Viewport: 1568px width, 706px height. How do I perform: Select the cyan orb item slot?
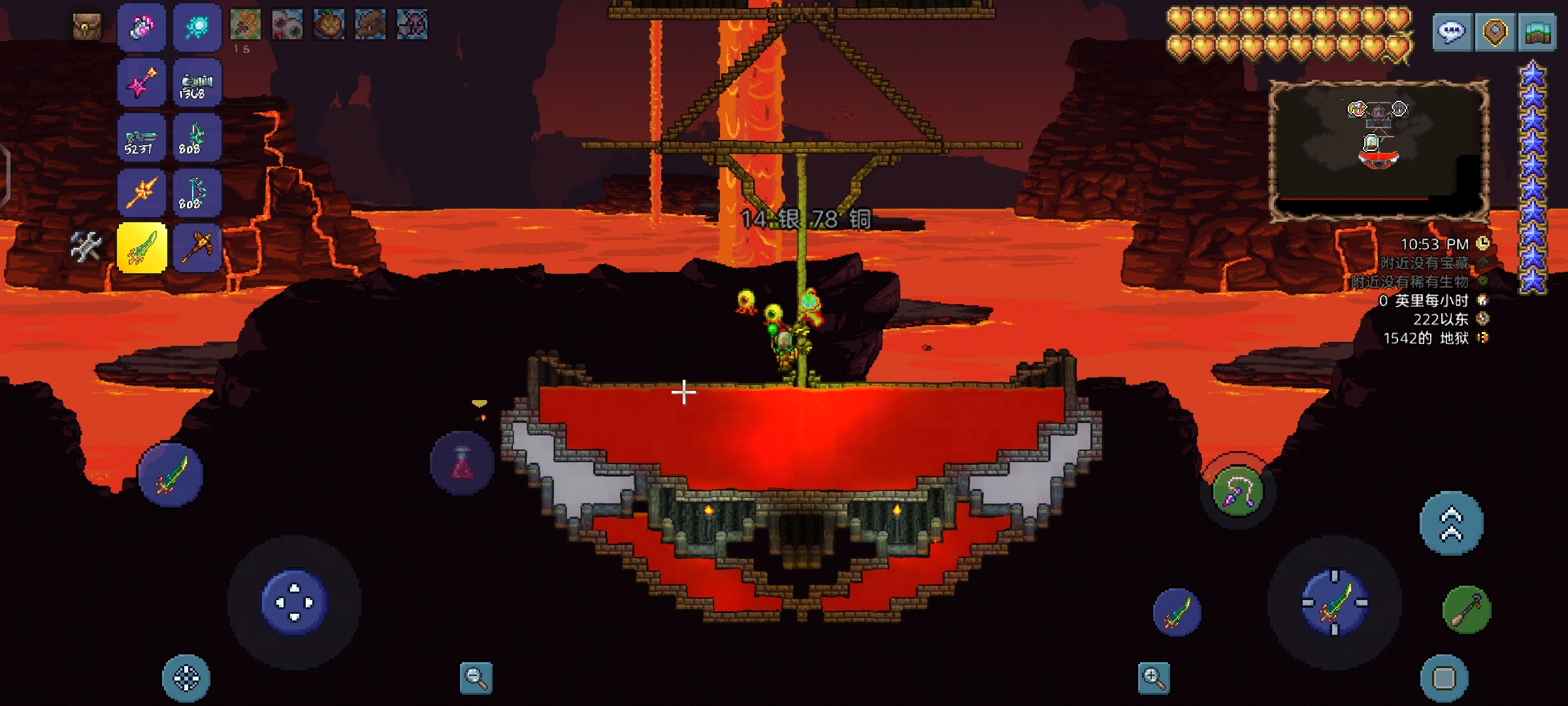coord(197,27)
